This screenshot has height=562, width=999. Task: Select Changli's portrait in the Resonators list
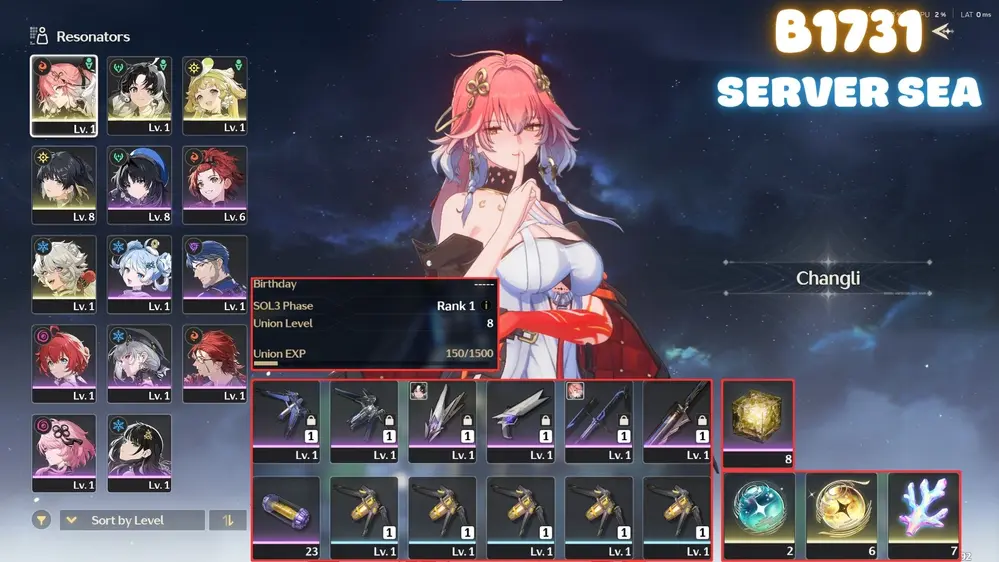click(x=64, y=94)
